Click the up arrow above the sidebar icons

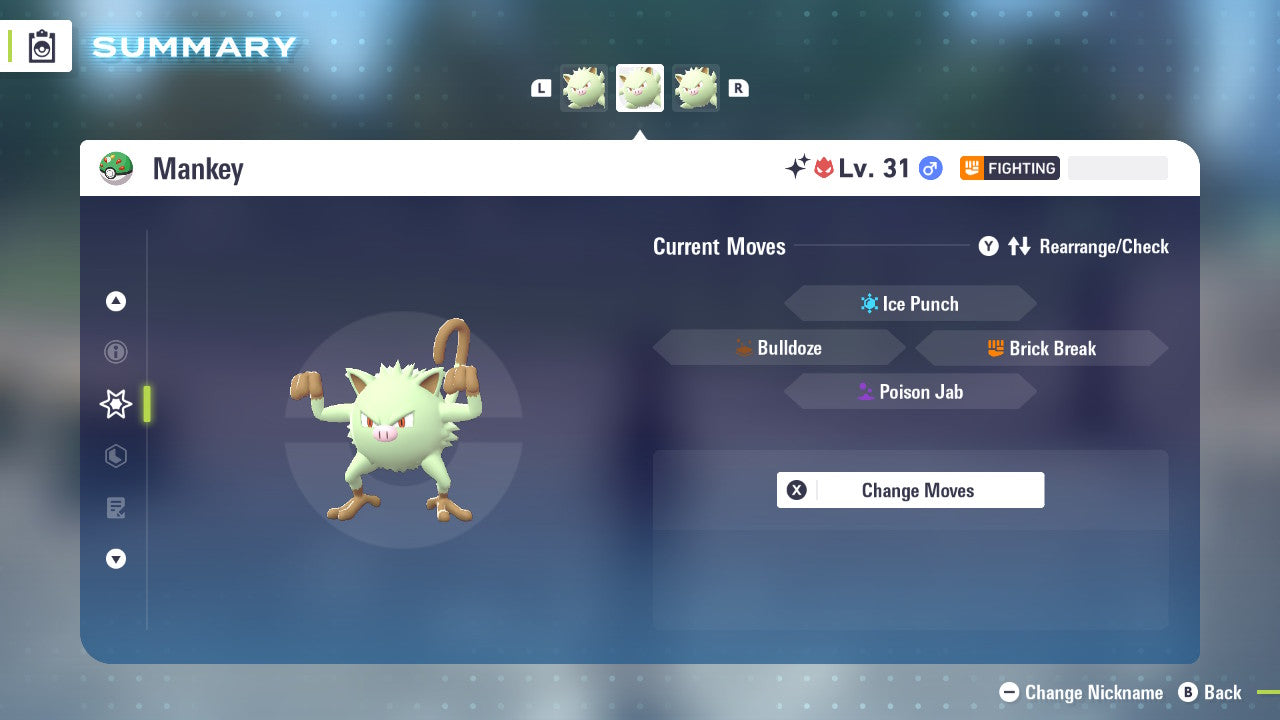click(116, 301)
